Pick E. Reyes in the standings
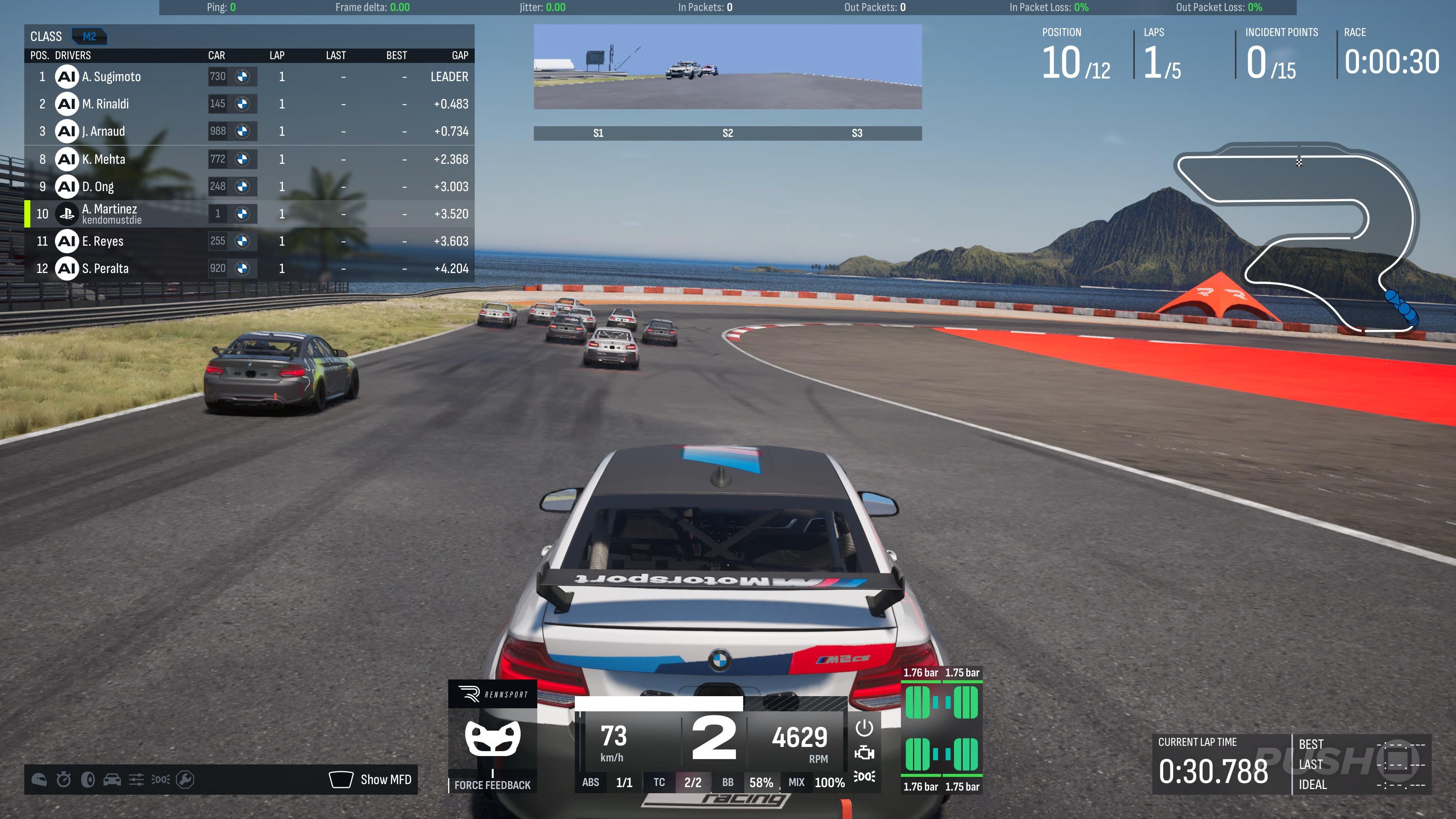 (249, 242)
